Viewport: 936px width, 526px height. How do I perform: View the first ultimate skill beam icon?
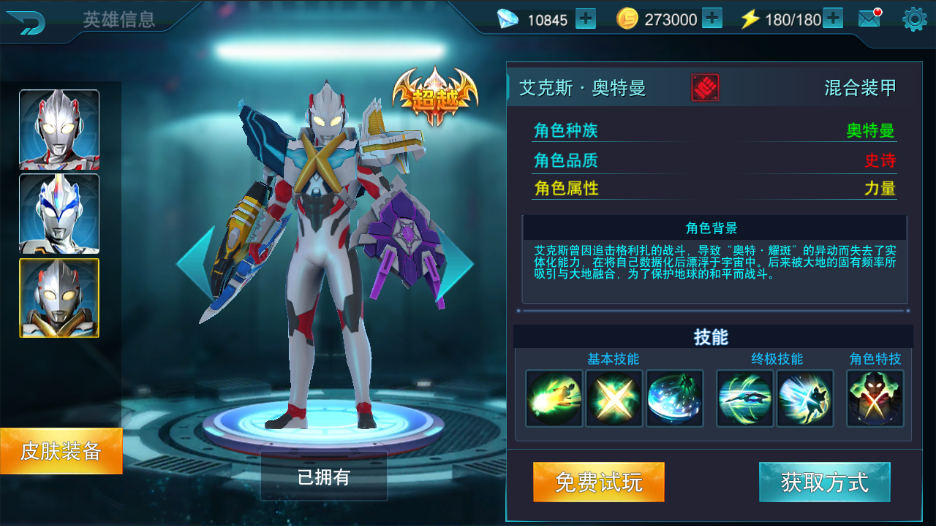(x=745, y=398)
